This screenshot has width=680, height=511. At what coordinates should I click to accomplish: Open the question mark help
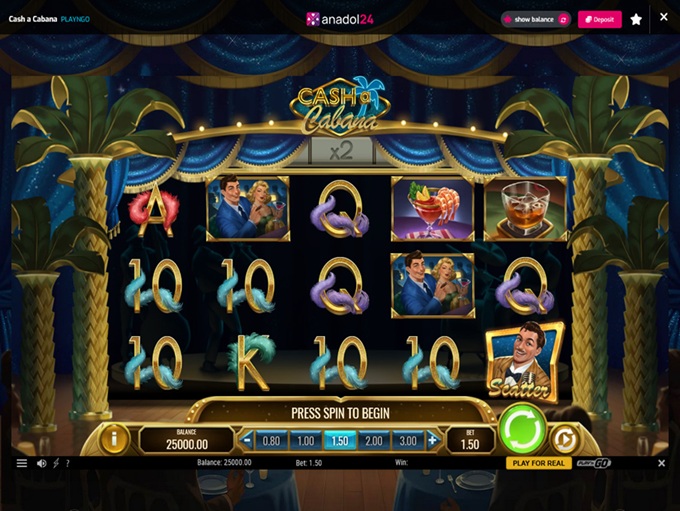[x=67, y=463]
